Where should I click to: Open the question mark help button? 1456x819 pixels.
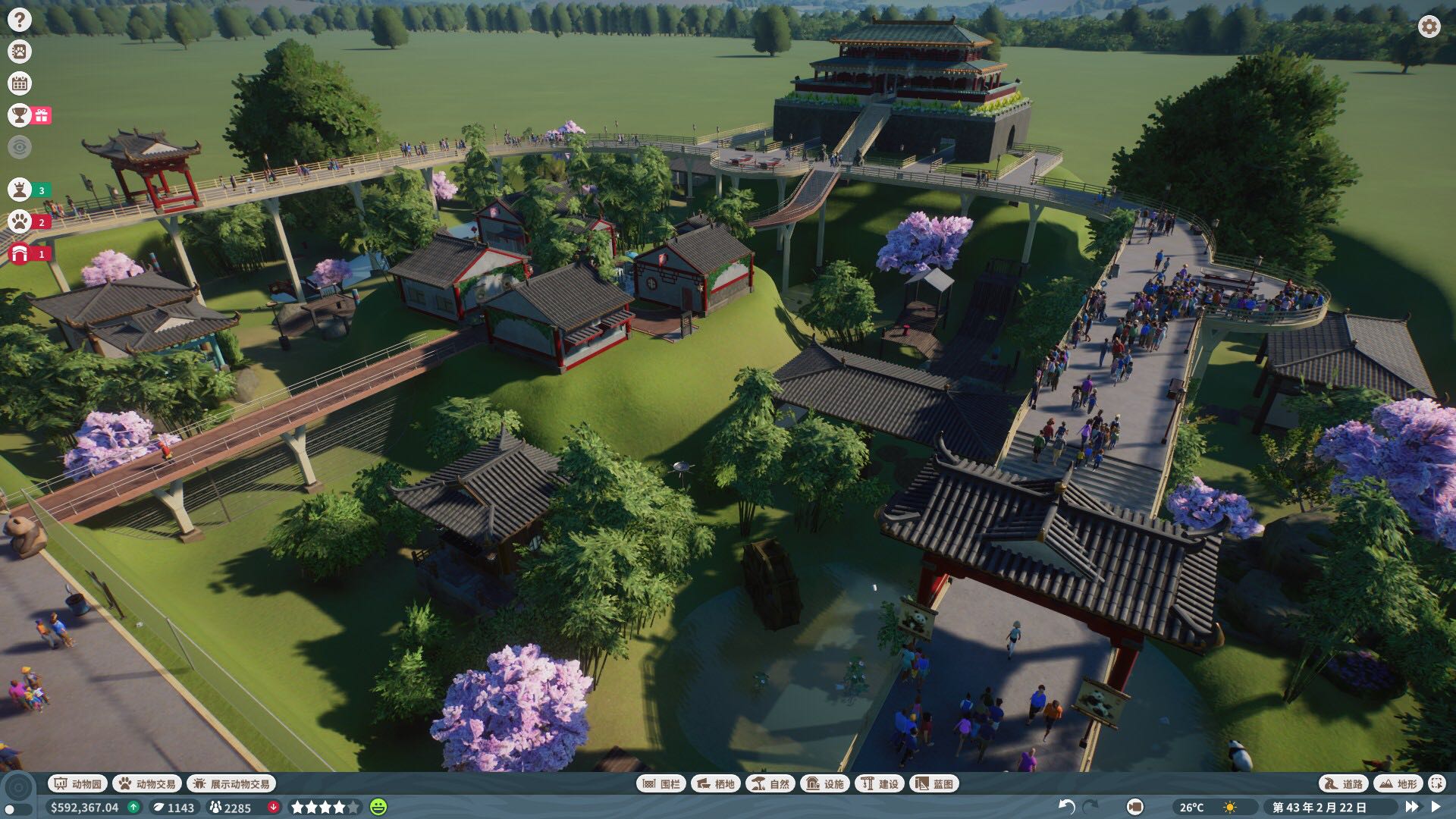point(20,20)
